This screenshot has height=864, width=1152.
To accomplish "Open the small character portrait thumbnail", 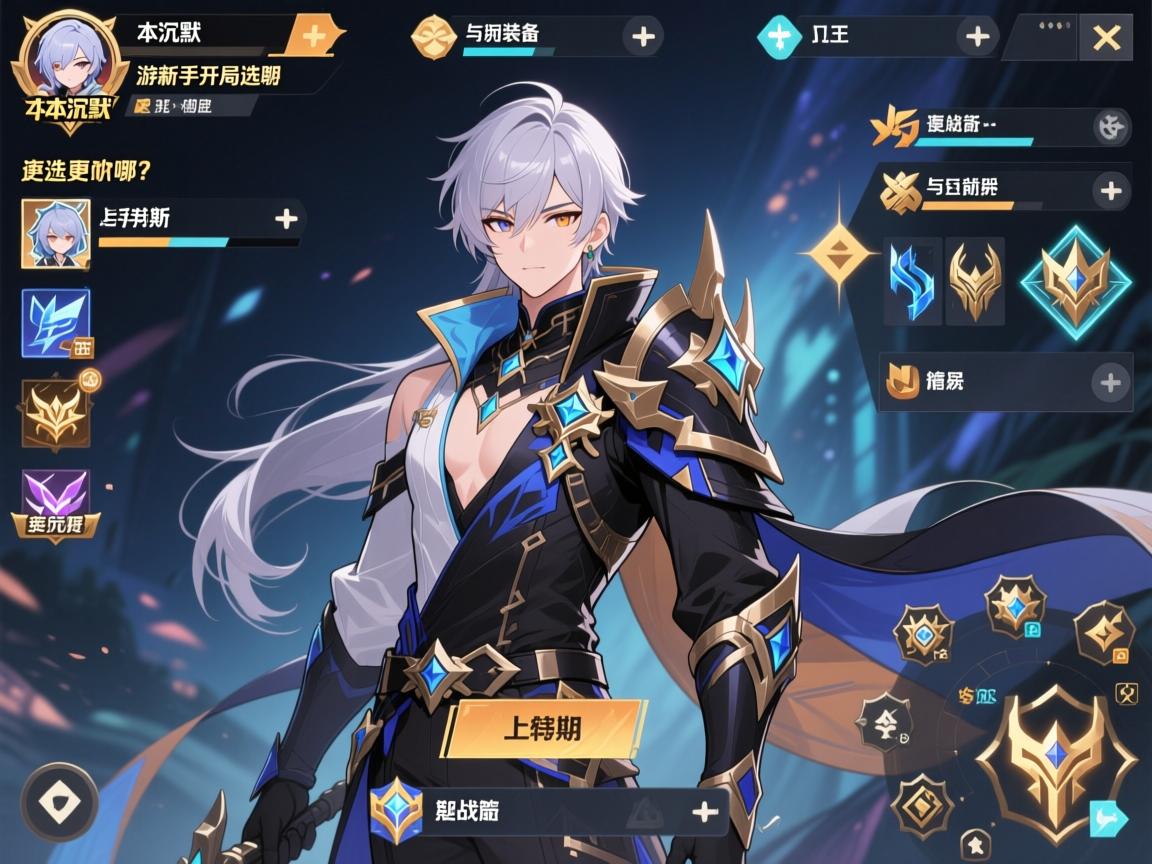I will (x=56, y=233).
